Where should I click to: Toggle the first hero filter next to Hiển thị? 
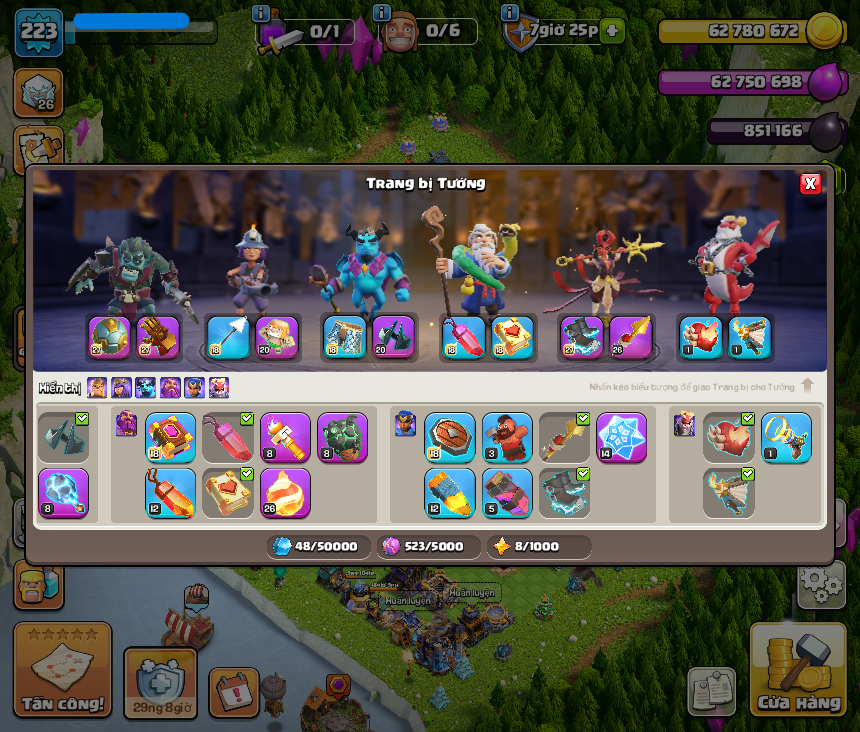tap(97, 388)
